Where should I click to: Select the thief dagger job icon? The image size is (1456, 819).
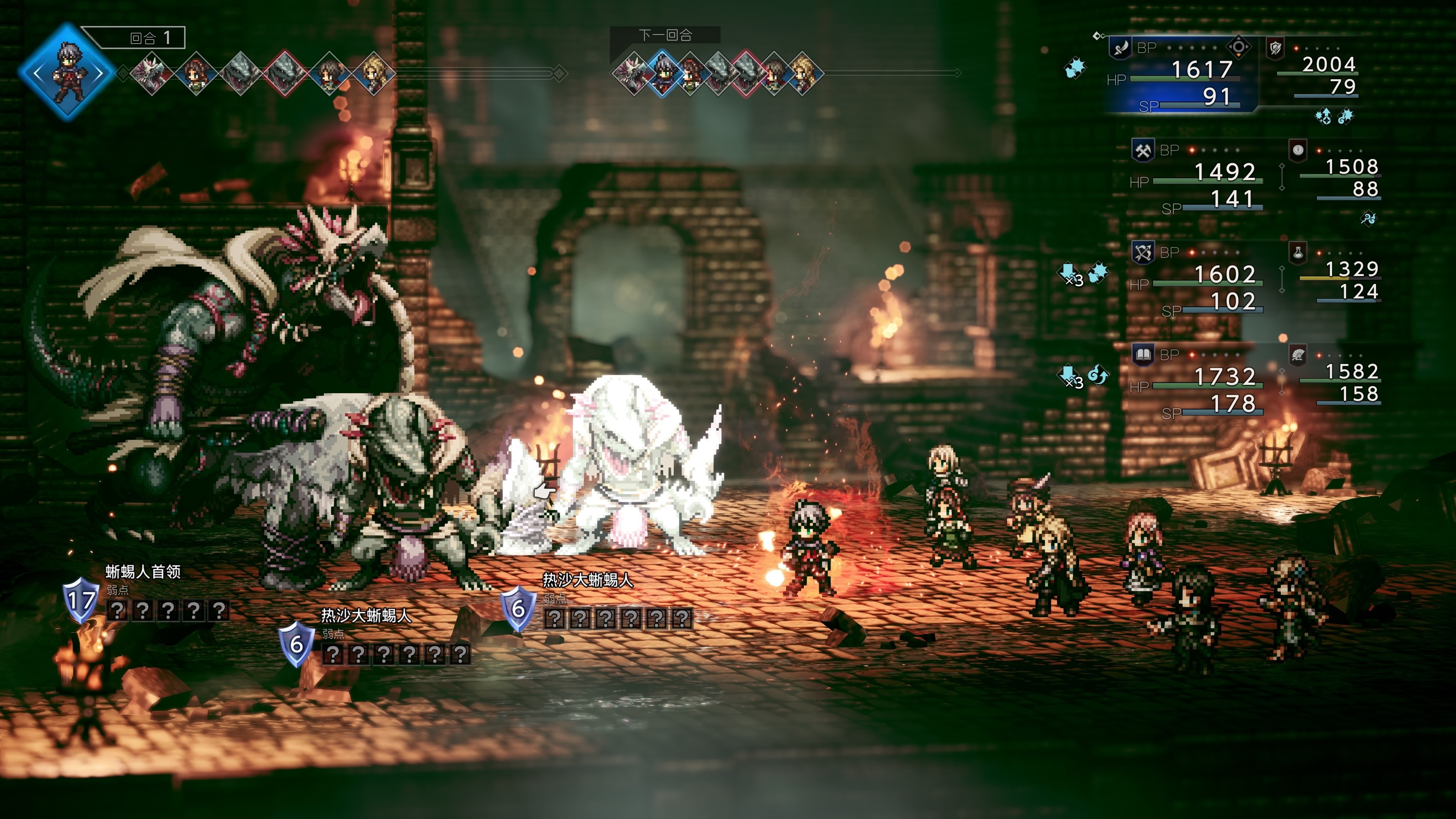click(1120, 47)
